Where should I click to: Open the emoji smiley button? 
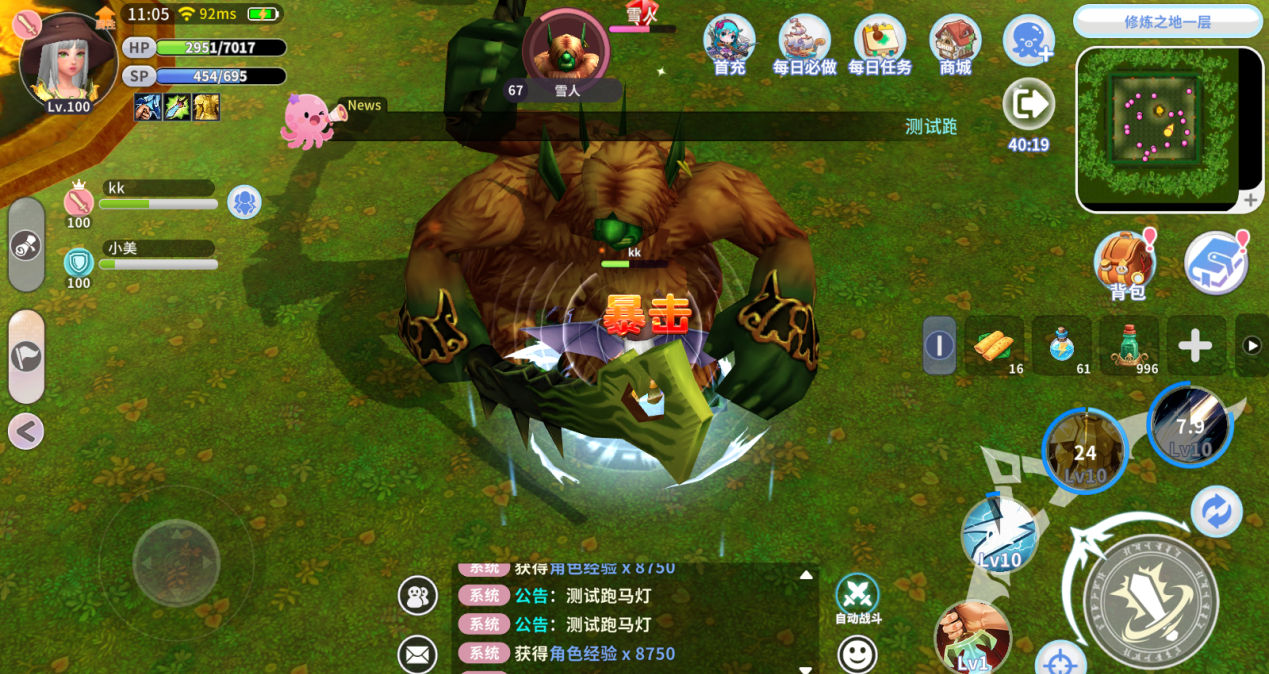tap(857, 655)
